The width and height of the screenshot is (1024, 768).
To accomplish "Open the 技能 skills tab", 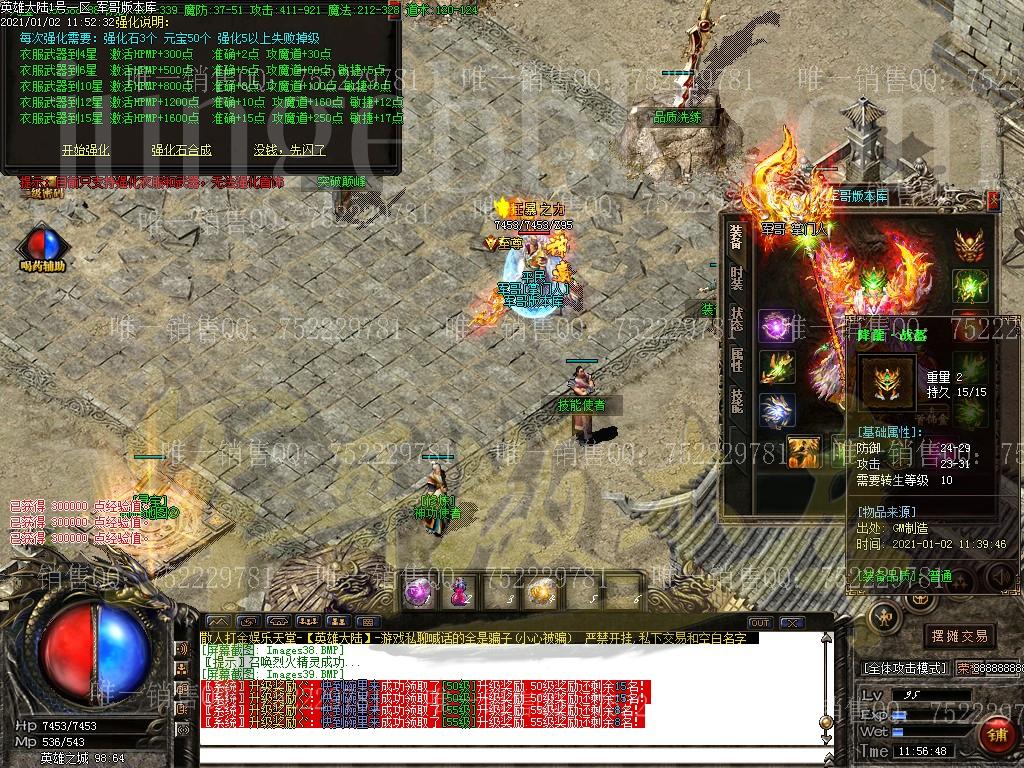I will (736, 400).
